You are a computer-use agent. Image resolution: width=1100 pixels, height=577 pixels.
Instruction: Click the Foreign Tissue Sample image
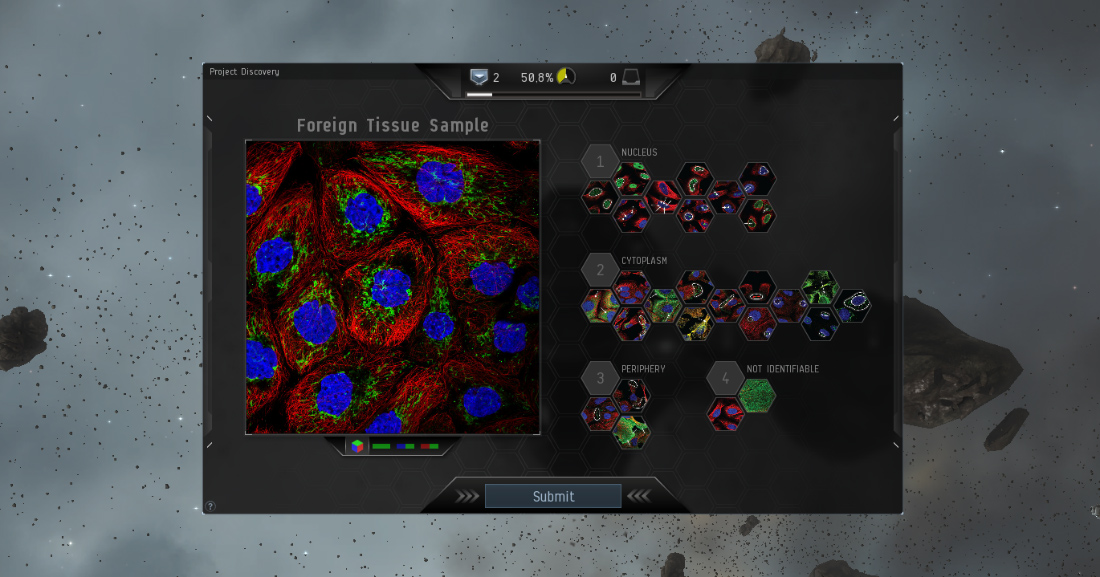tap(393, 287)
